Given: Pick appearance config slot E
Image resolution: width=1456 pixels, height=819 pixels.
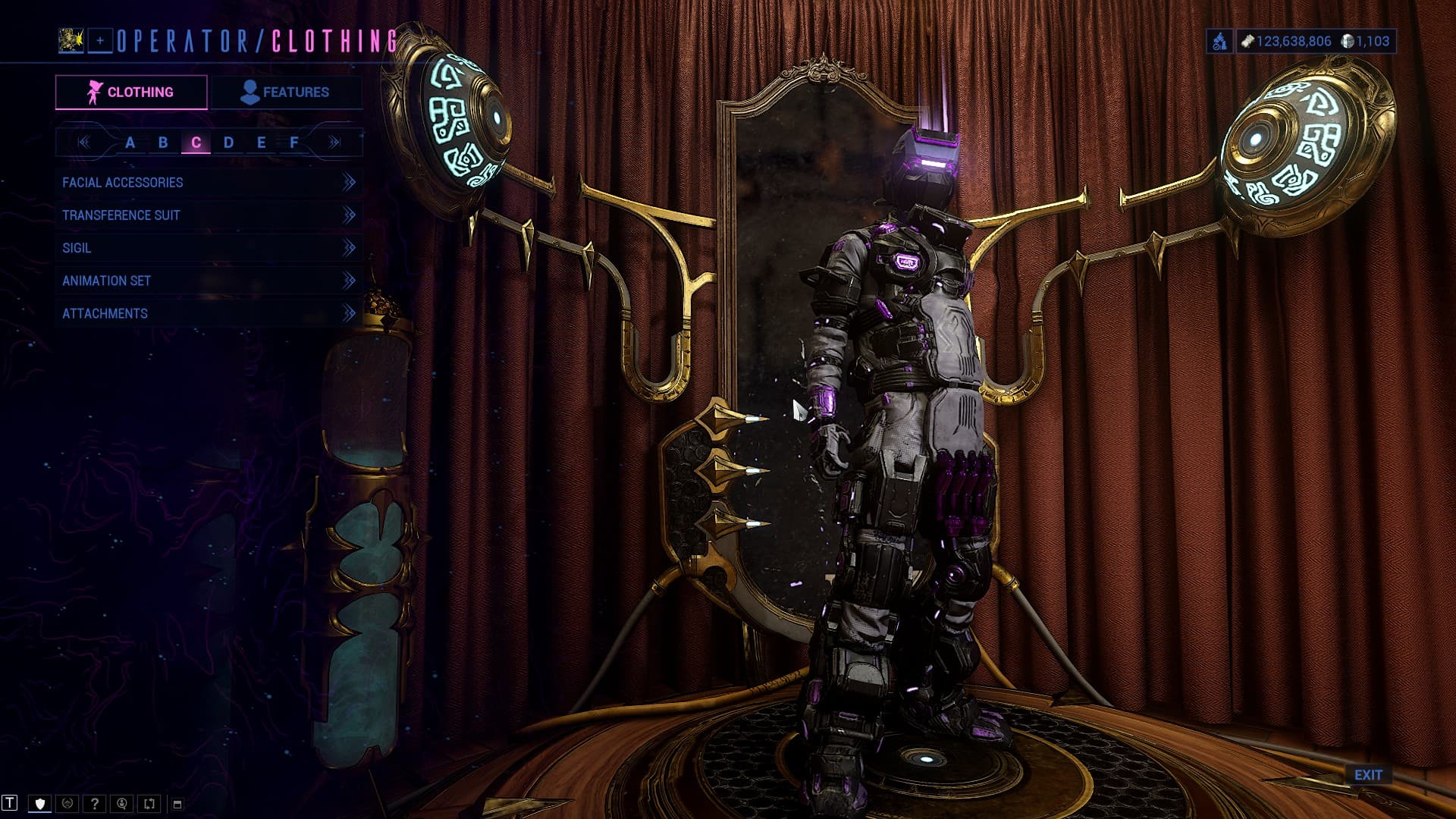Looking at the screenshot, I should tap(261, 143).
